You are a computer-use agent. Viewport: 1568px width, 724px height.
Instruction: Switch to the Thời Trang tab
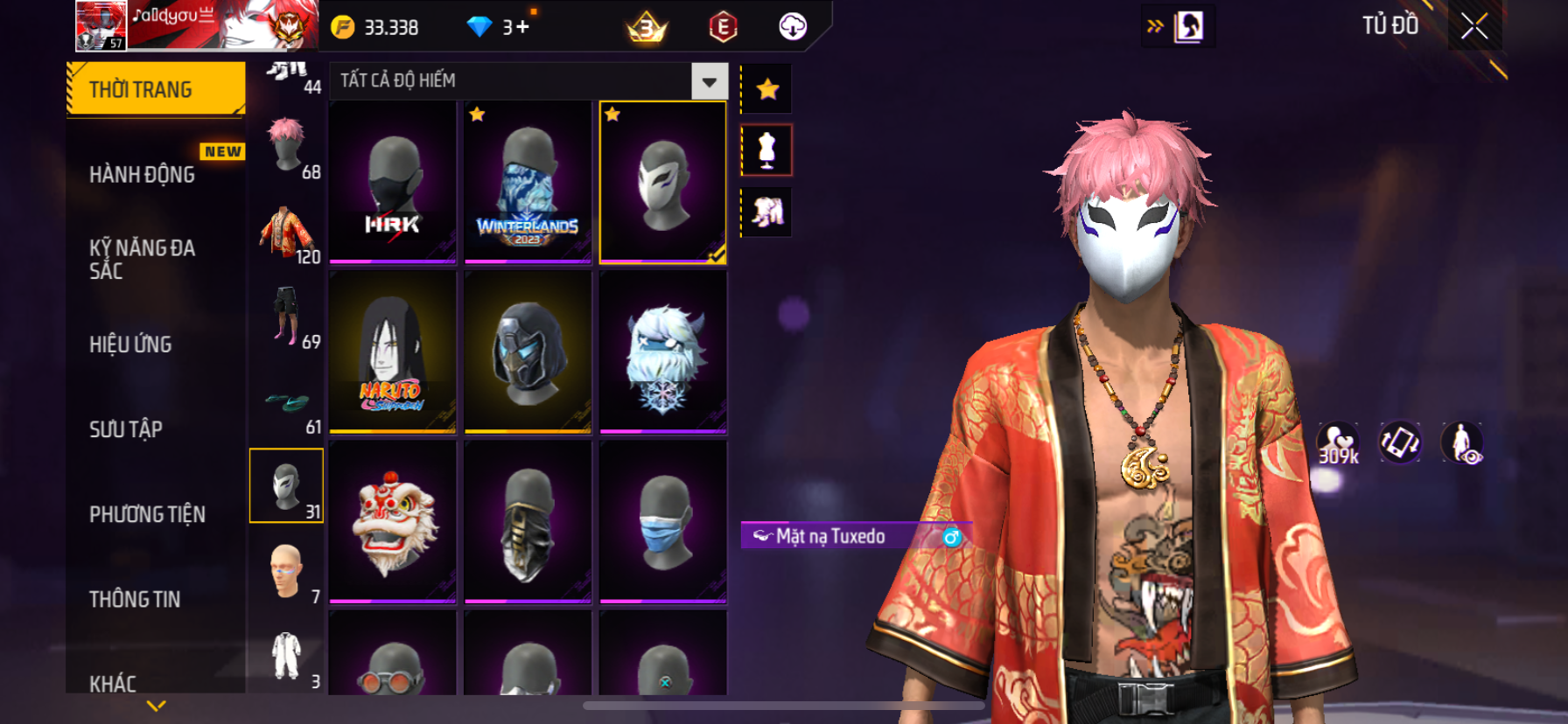point(156,89)
